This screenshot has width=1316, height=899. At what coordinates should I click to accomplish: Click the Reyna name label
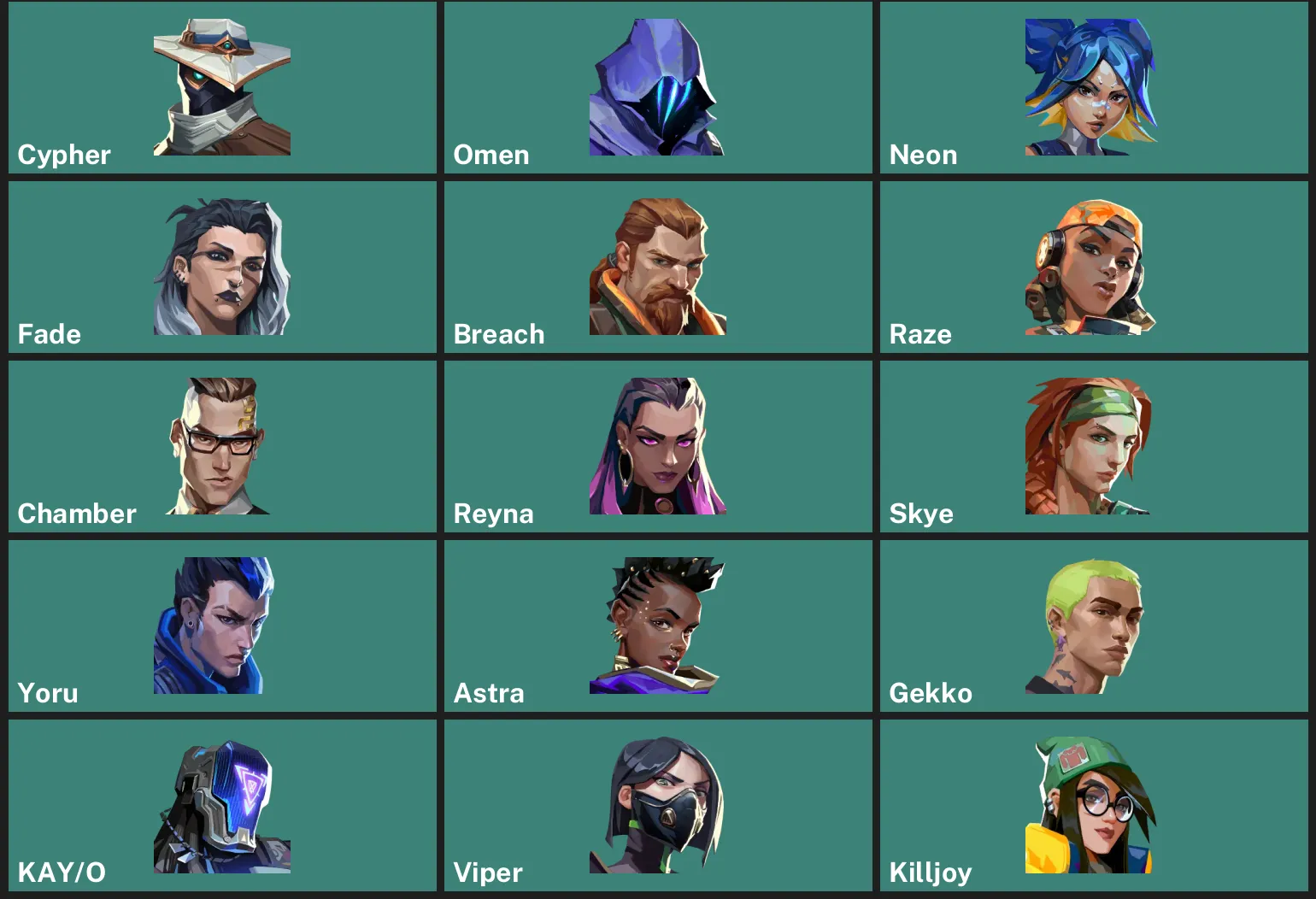pos(493,514)
